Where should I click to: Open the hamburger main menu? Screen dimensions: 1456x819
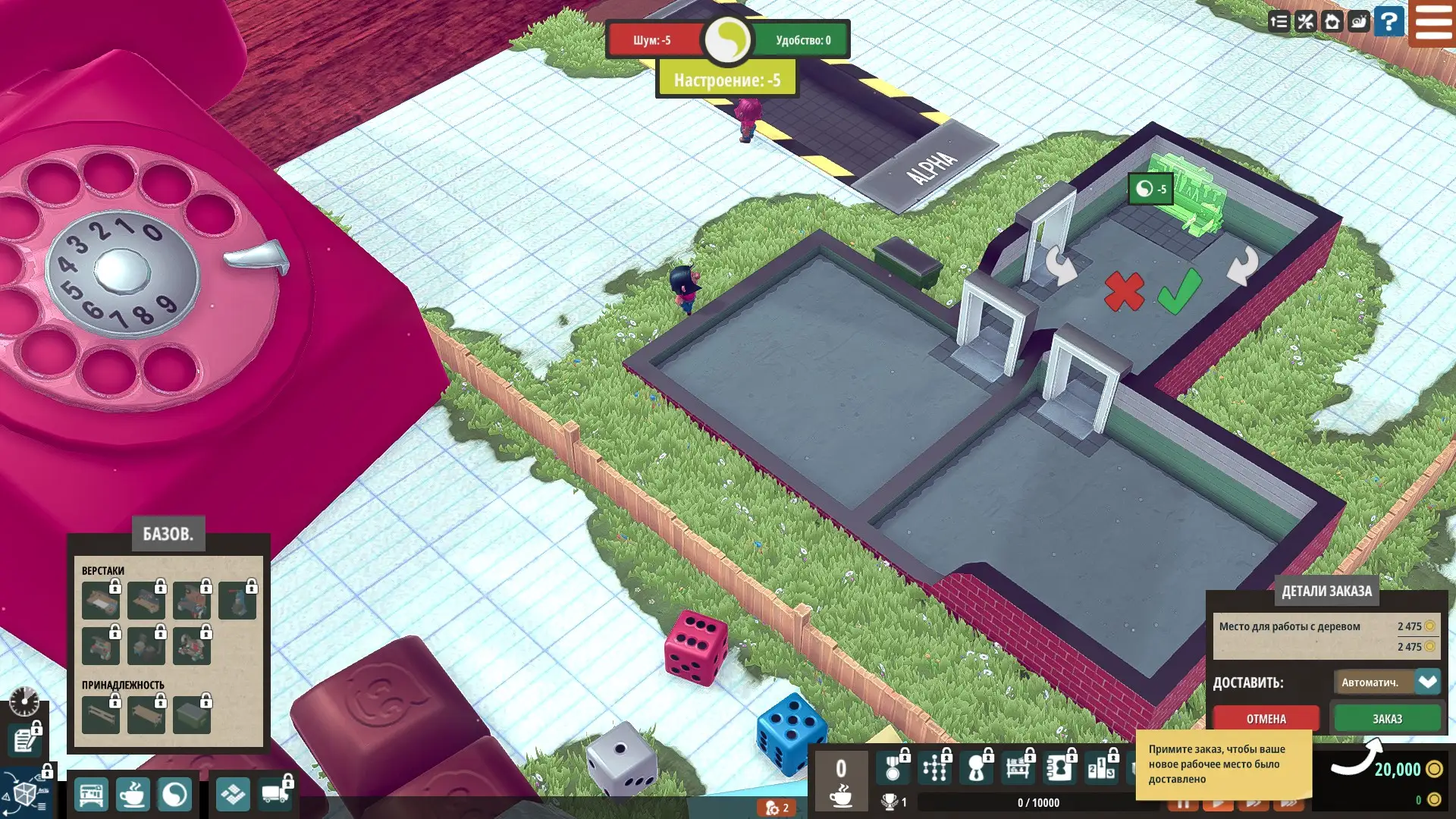pos(1432,22)
